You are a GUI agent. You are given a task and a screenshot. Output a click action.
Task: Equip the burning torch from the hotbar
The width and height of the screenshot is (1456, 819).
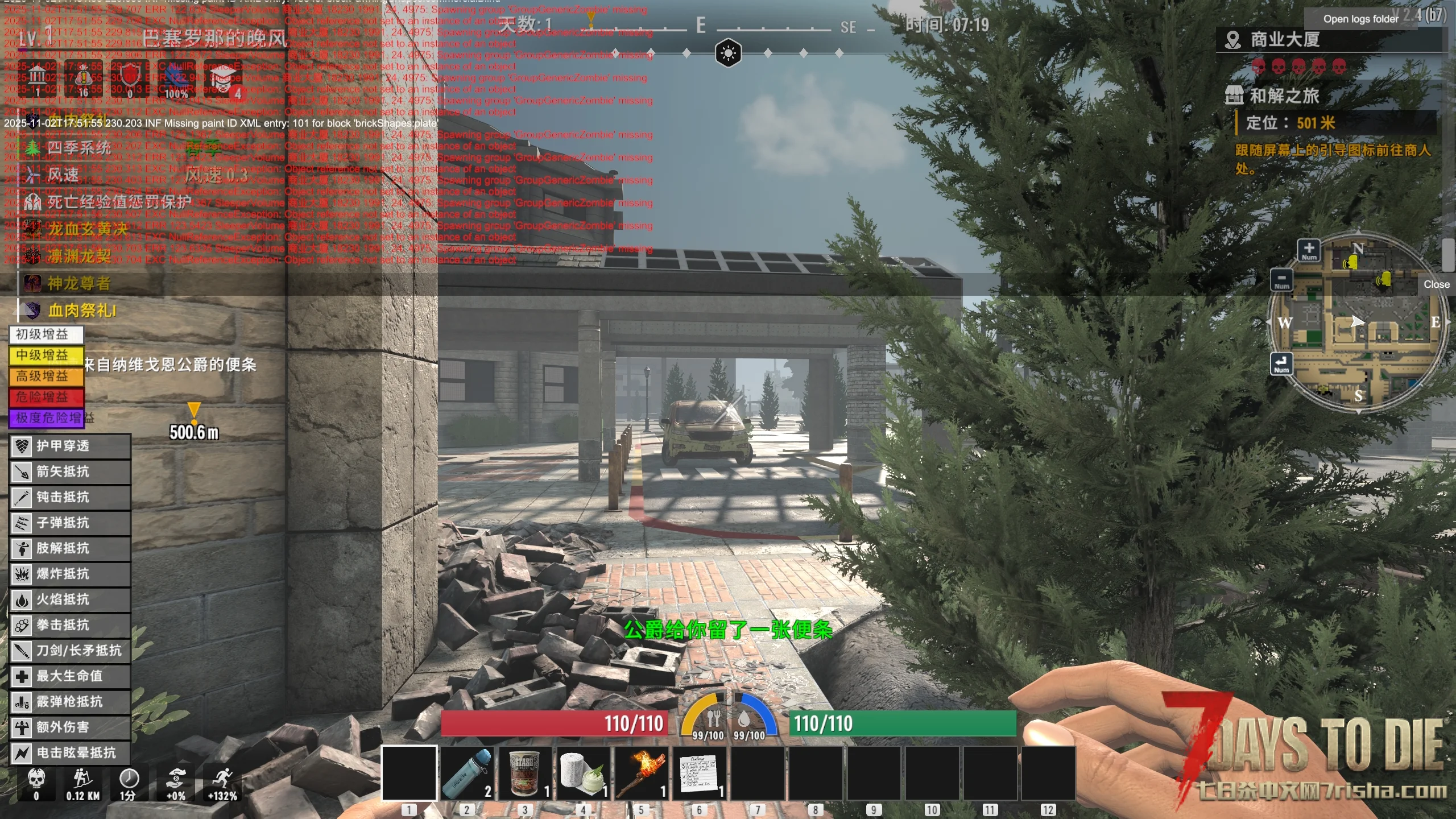coord(642,773)
